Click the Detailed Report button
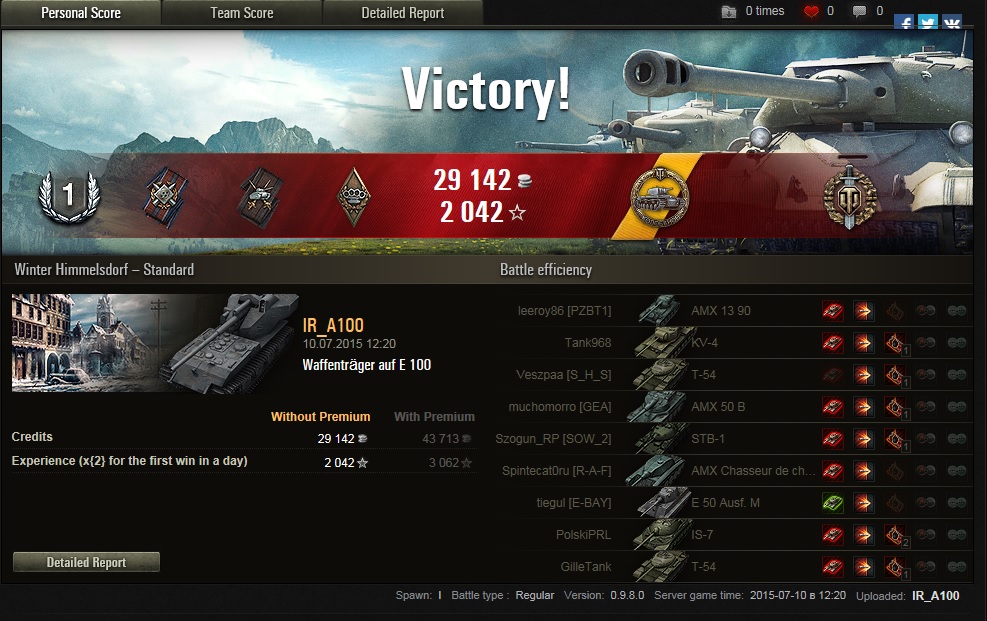This screenshot has height=621, width=987. (86, 563)
